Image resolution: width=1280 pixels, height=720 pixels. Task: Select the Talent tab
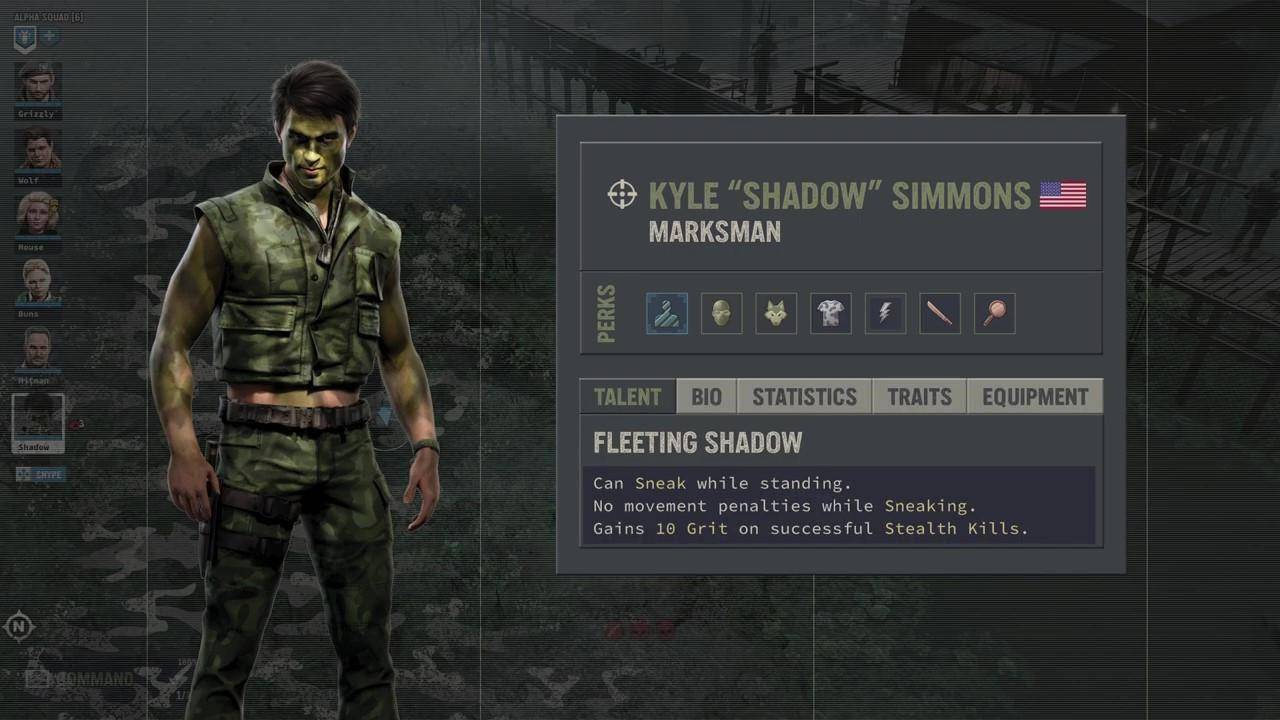(627, 397)
